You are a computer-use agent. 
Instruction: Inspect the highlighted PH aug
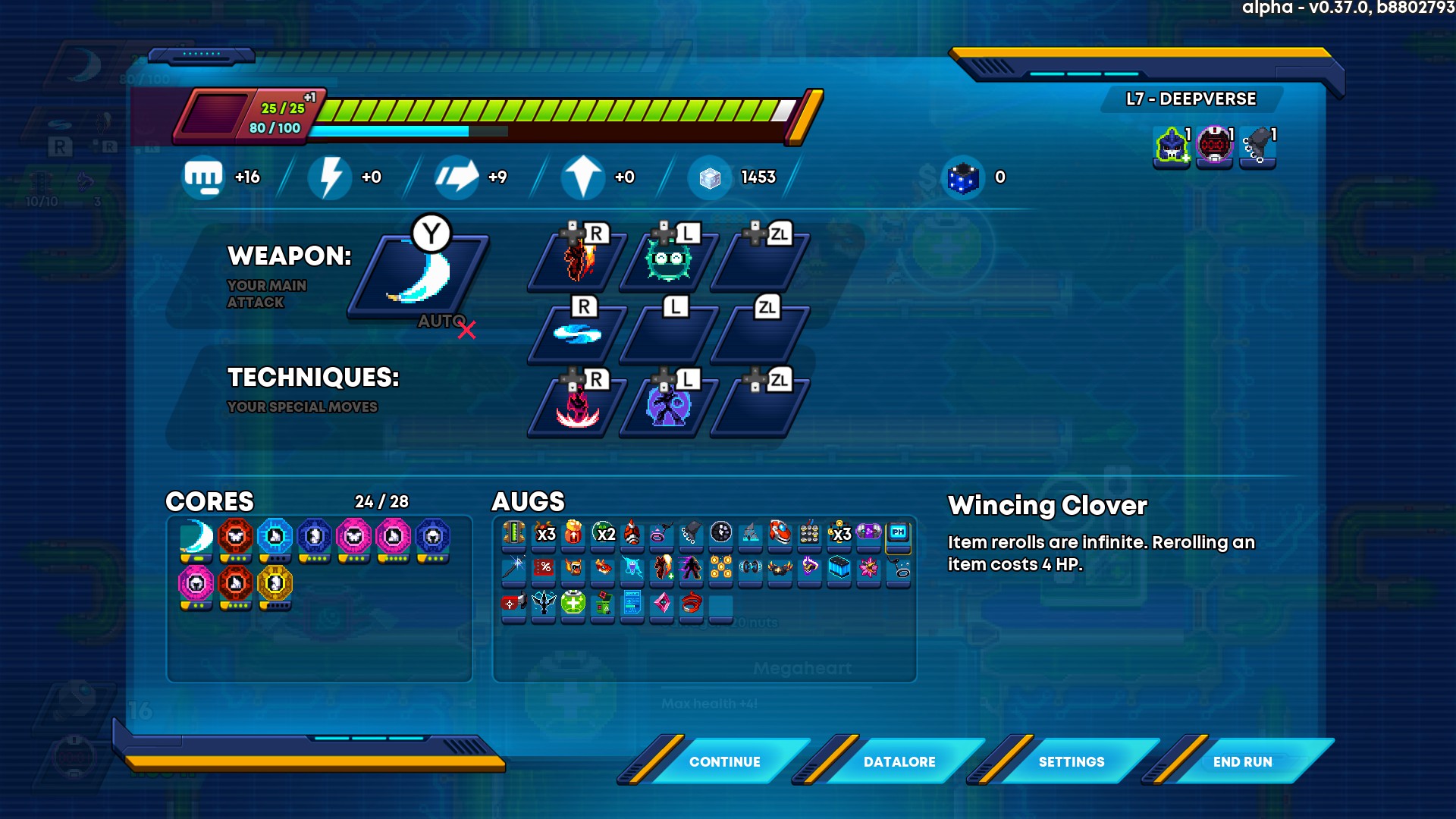click(899, 533)
